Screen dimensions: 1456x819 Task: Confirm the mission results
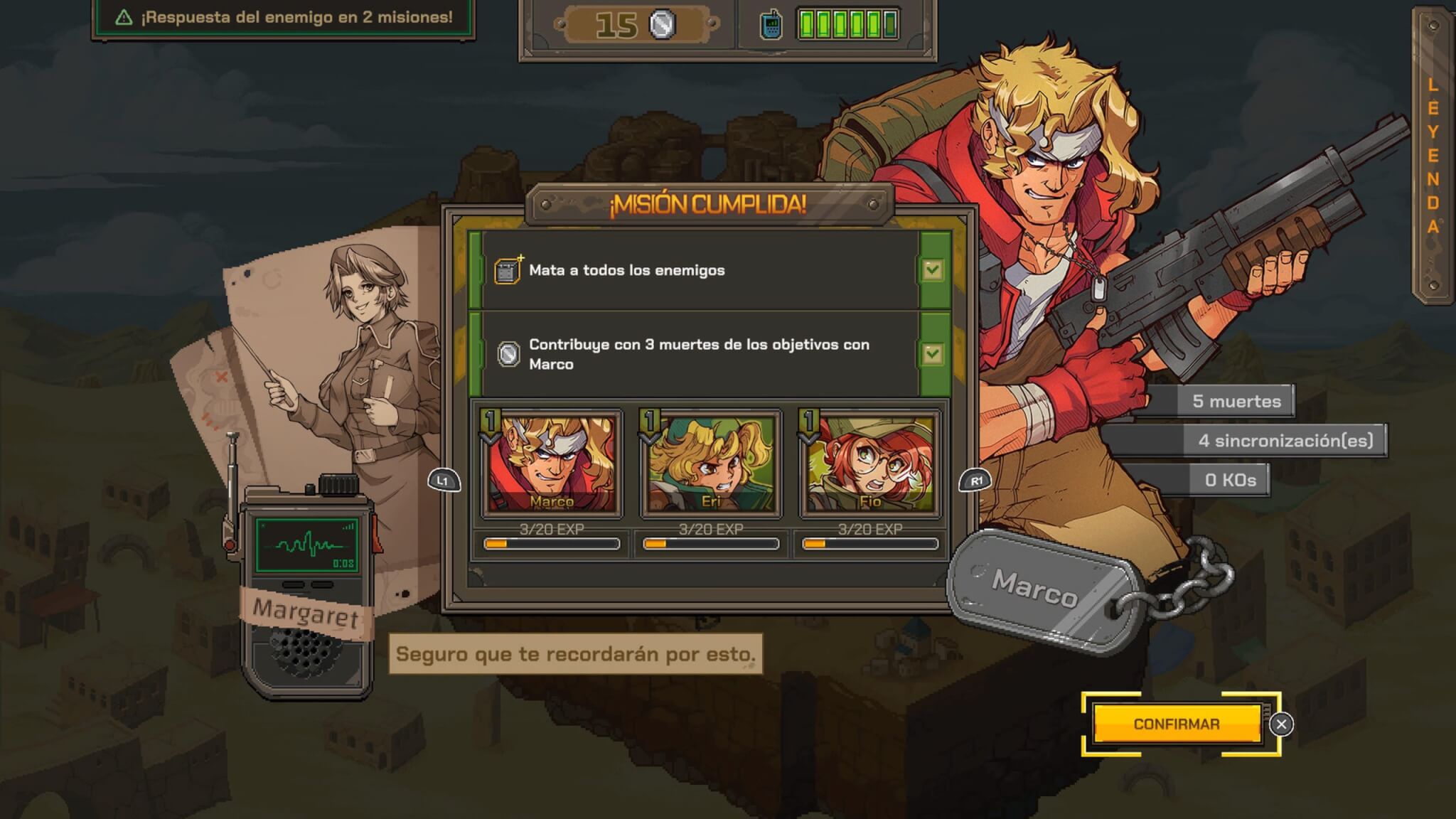1176,724
